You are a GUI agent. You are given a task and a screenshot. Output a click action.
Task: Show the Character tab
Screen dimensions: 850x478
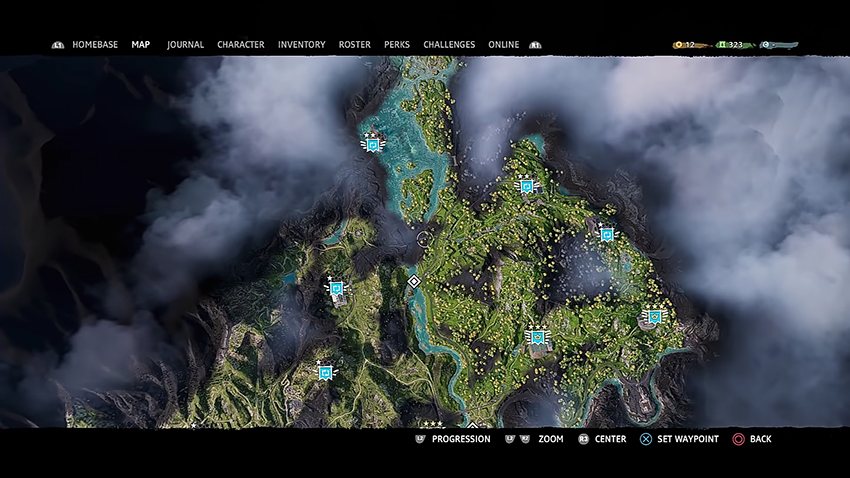(x=241, y=45)
